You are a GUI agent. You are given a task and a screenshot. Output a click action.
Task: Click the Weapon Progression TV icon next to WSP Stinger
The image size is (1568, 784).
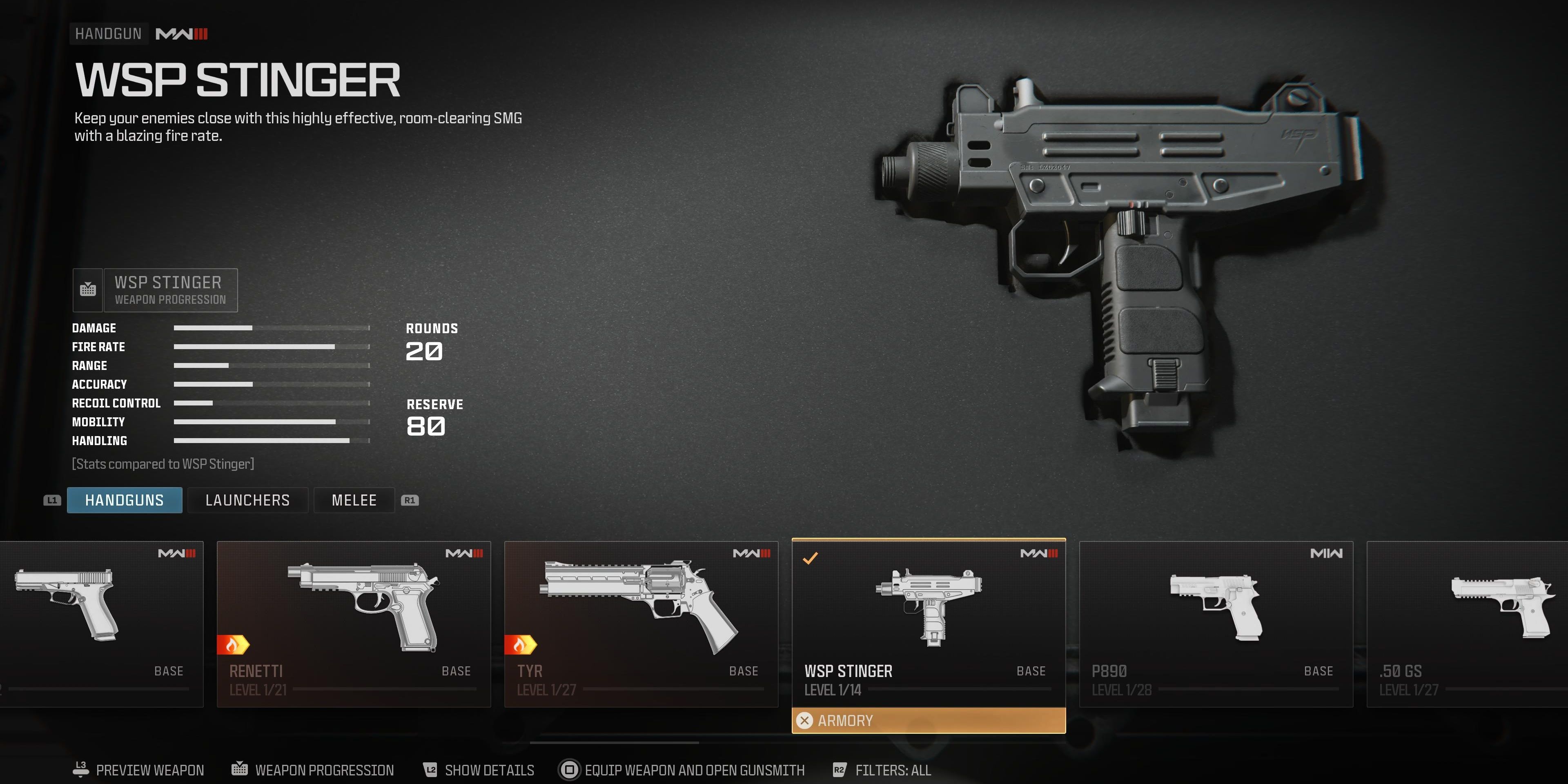pos(88,290)
